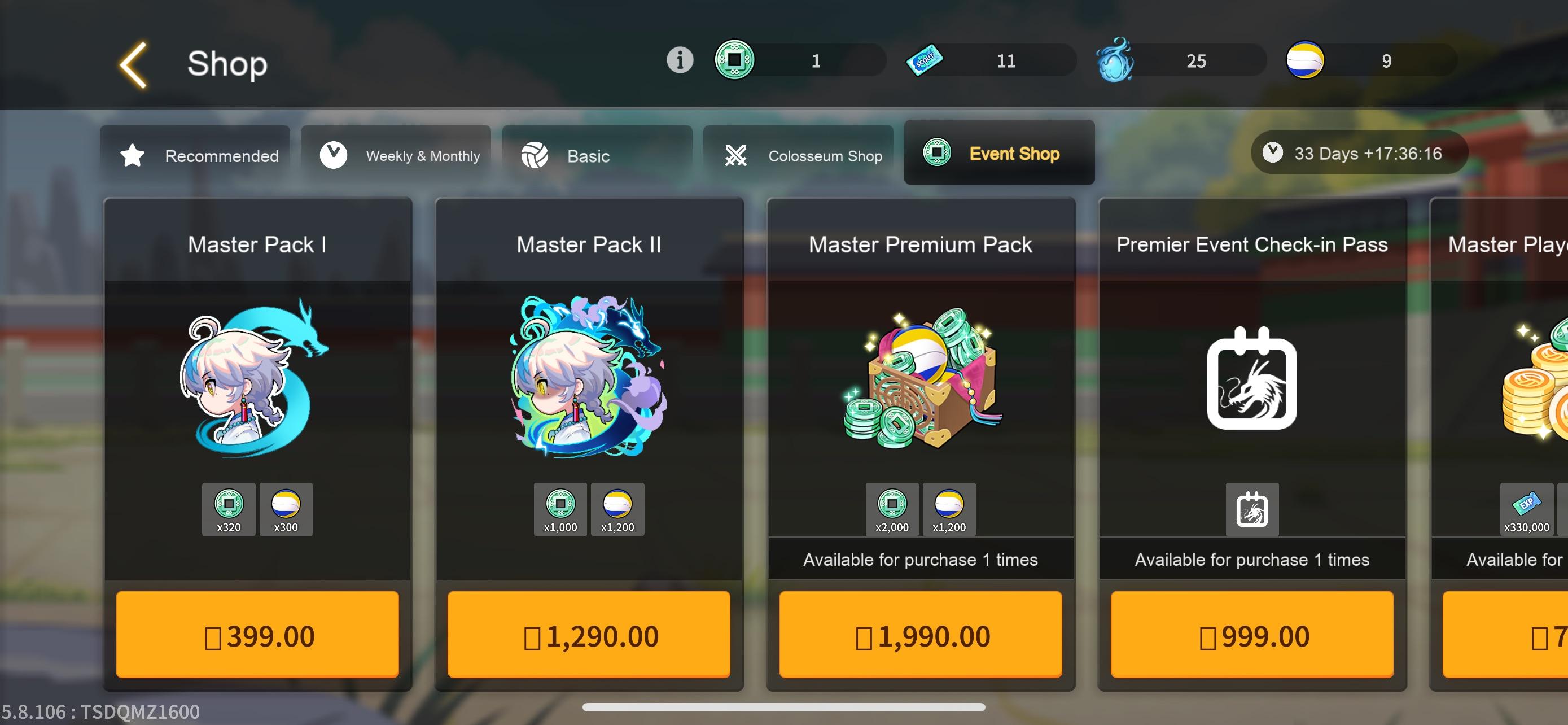Buy Master Pack I for 399.00
Image resolution: width=1568 pixels, height=725 pixels.
(257, 635)
